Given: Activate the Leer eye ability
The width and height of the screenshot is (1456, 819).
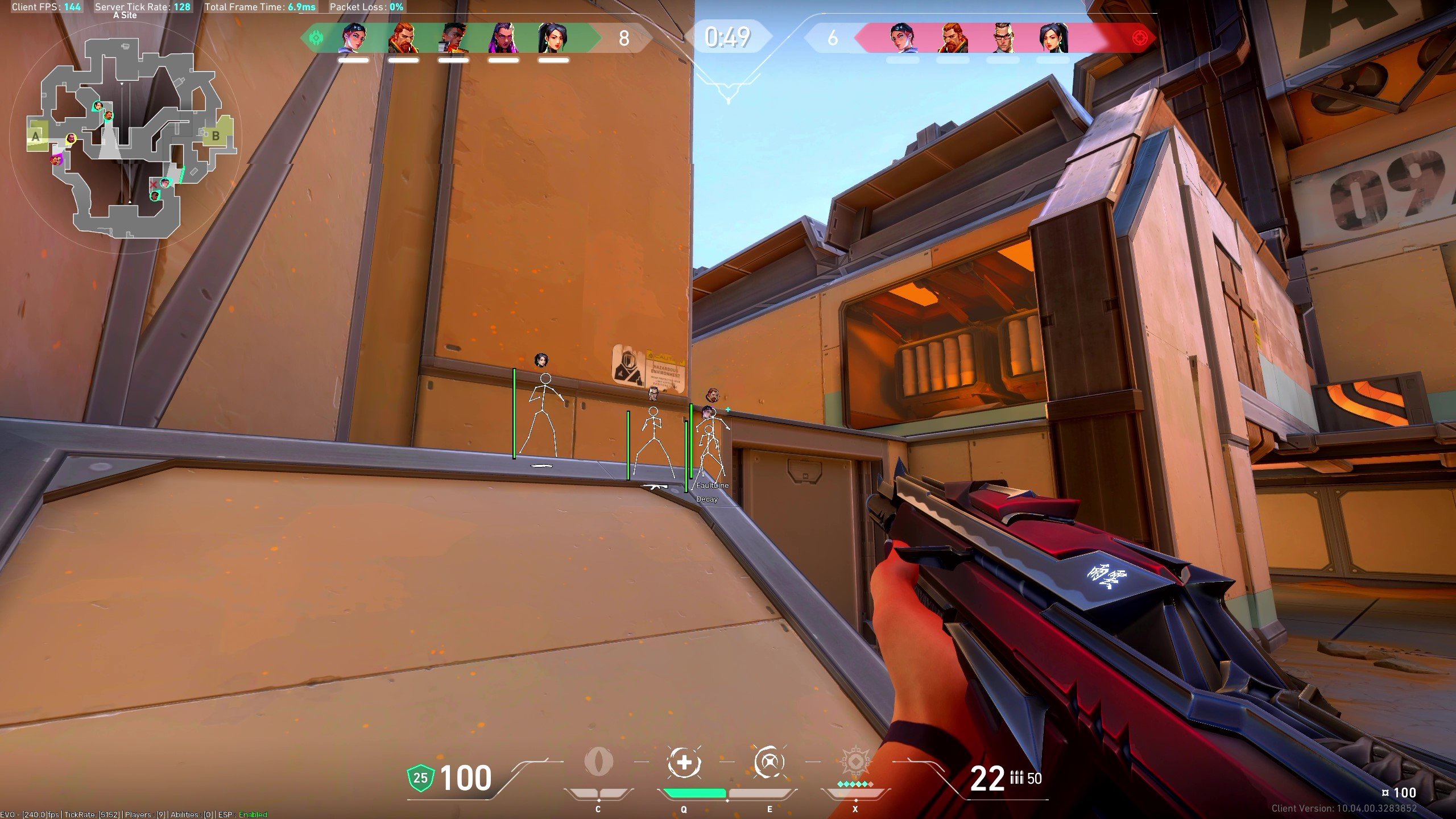Looking at the screenshot, I should [x=598, y=762].
